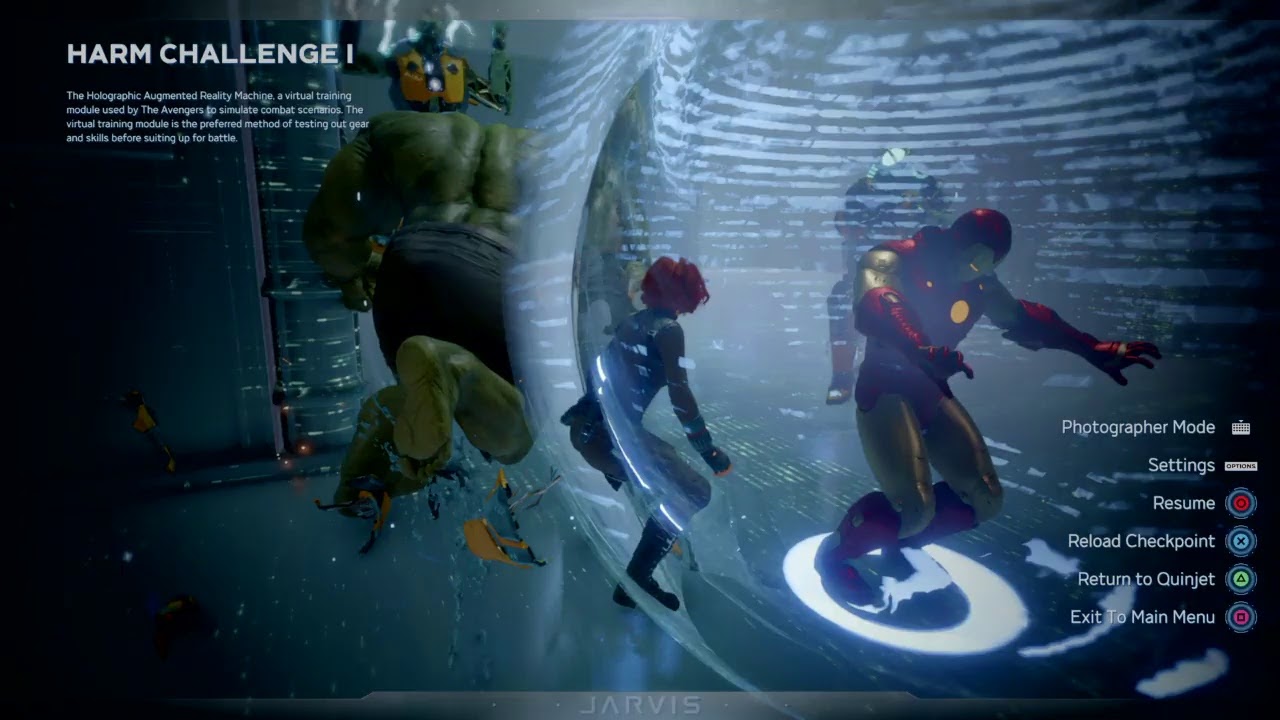The image size is (1280, 720).
Task: Choose Exit To Main Menu
Action: click(x=1142, y=617)
